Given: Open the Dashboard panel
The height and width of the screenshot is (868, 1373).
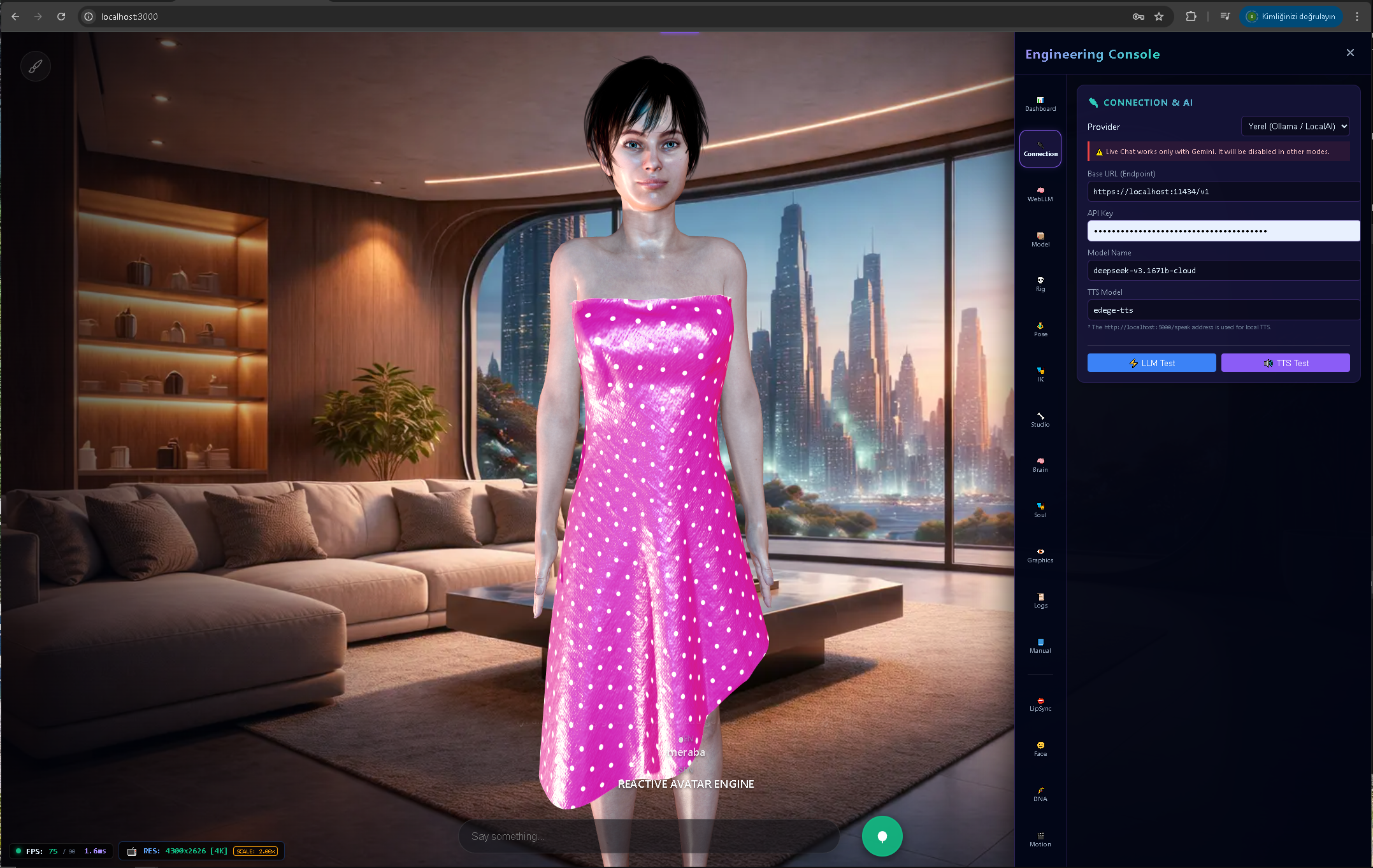Looking at the screenshot, I should pos(1040,103).
